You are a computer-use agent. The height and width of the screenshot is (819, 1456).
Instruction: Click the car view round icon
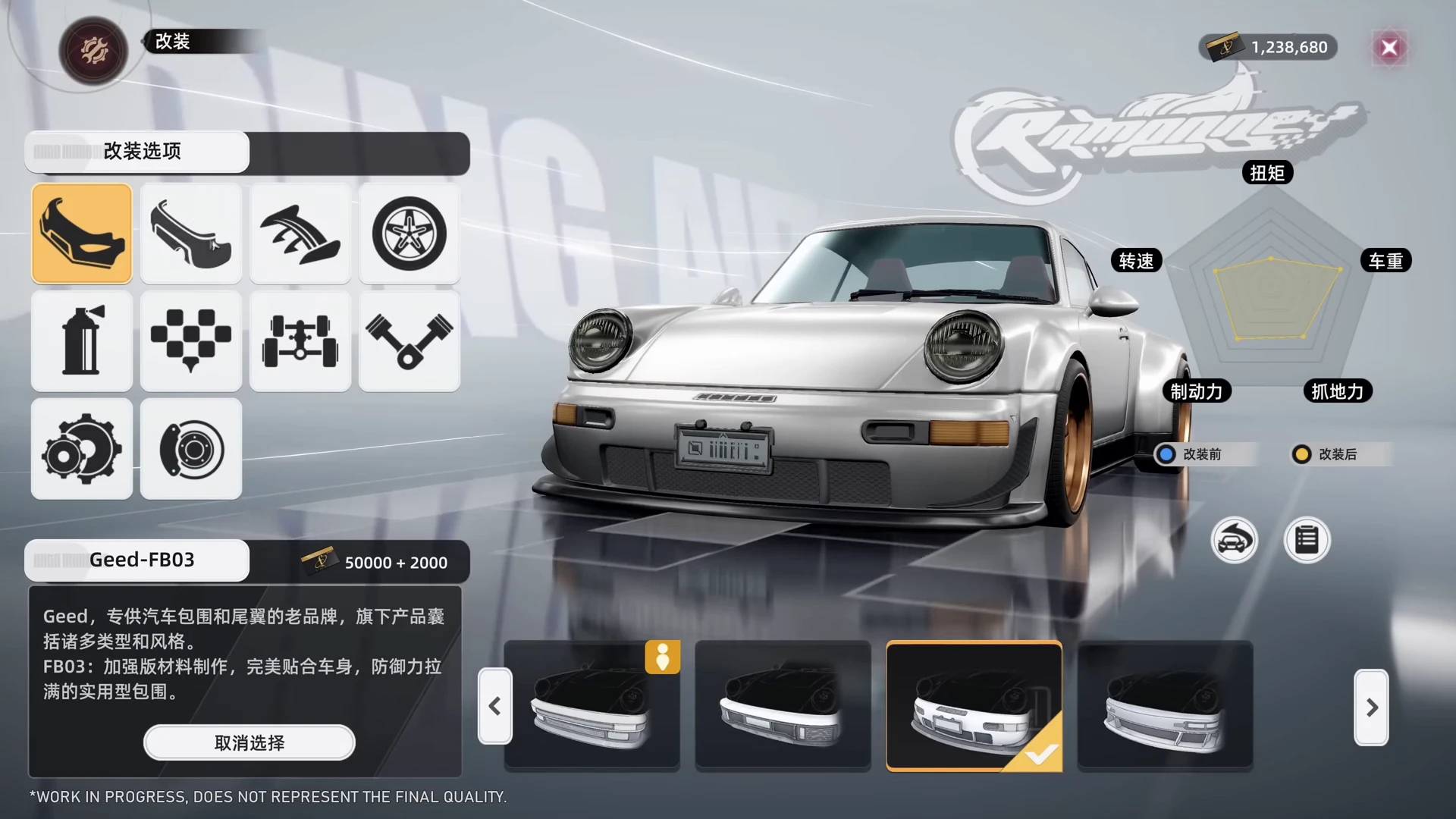pos(1234,540)
